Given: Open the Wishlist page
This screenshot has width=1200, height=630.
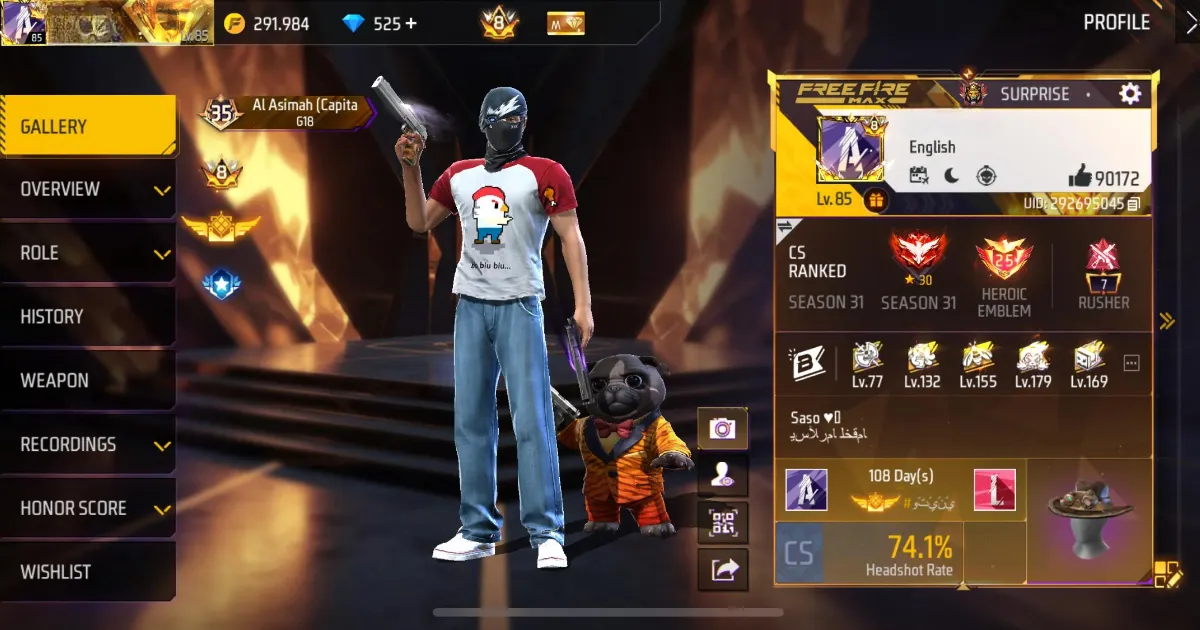Looking at the screenshot, I should pos(88,572).
